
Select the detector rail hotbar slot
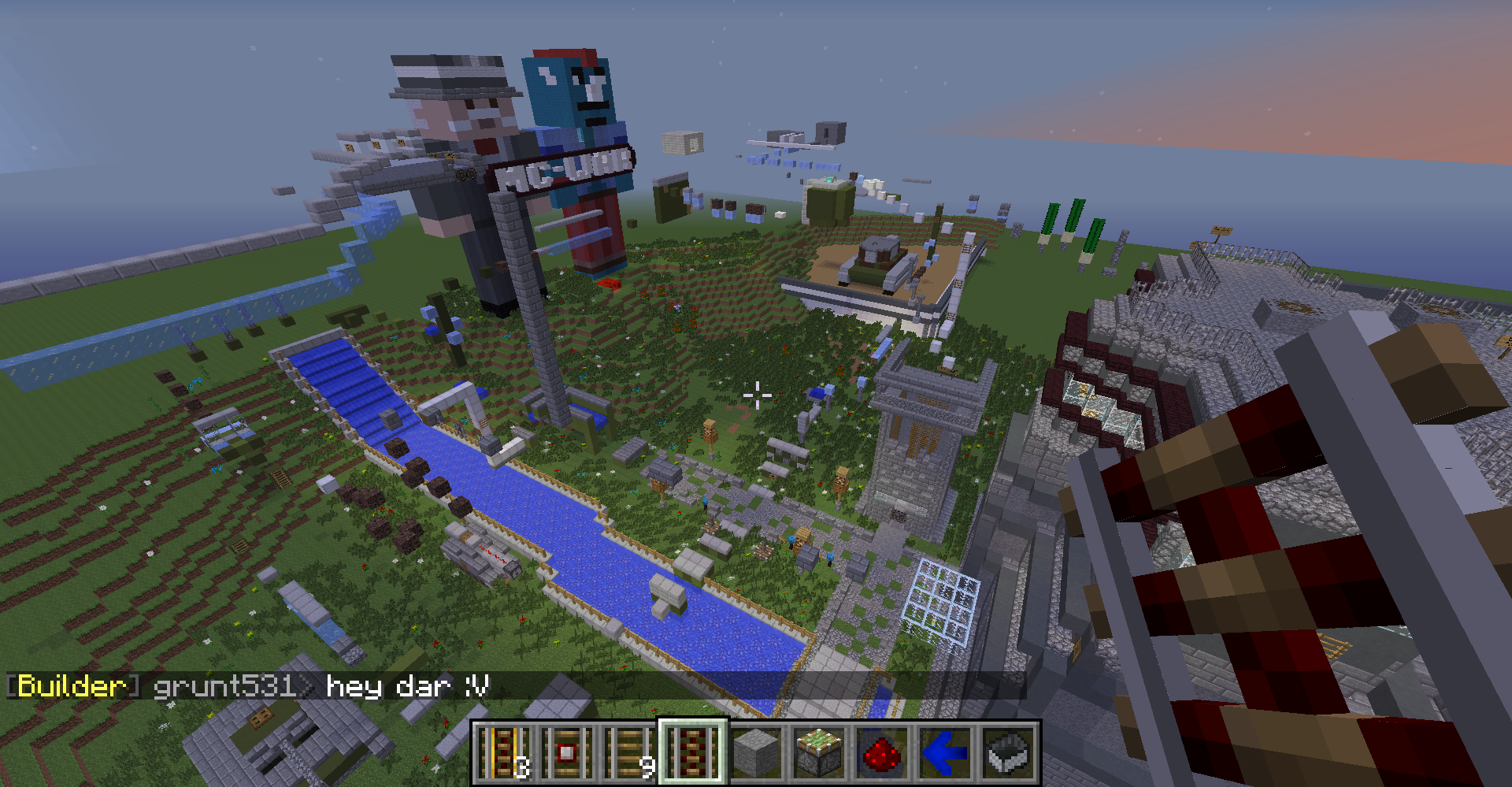568,753
